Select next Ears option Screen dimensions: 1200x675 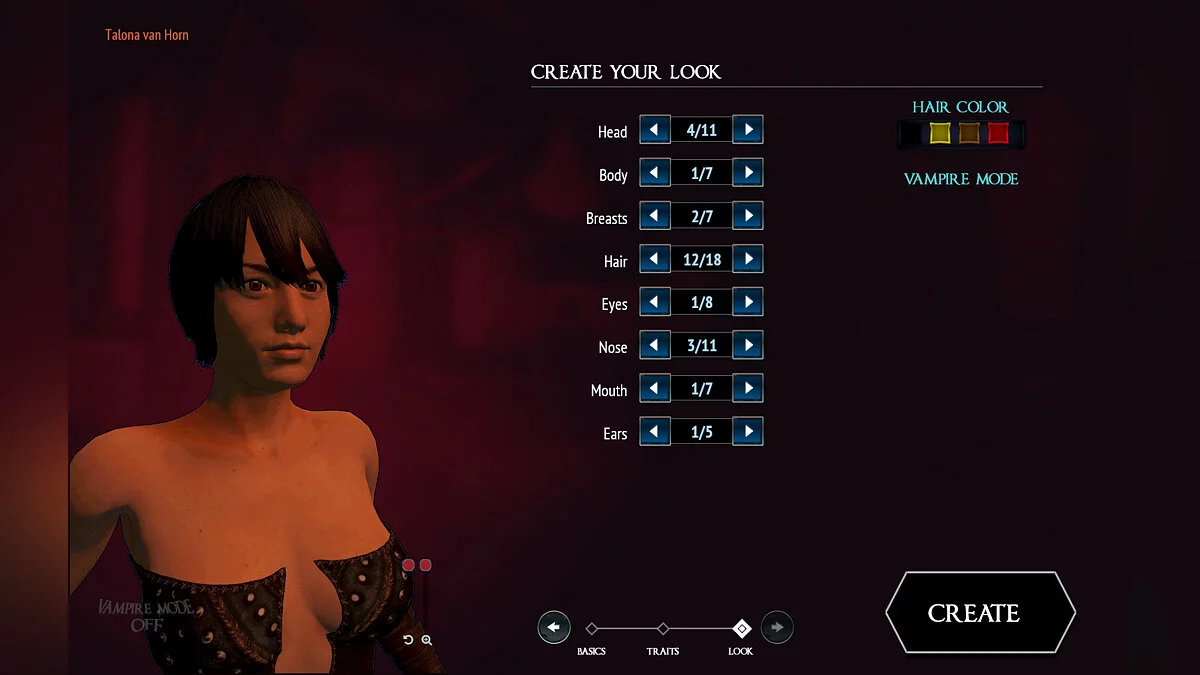748,431
